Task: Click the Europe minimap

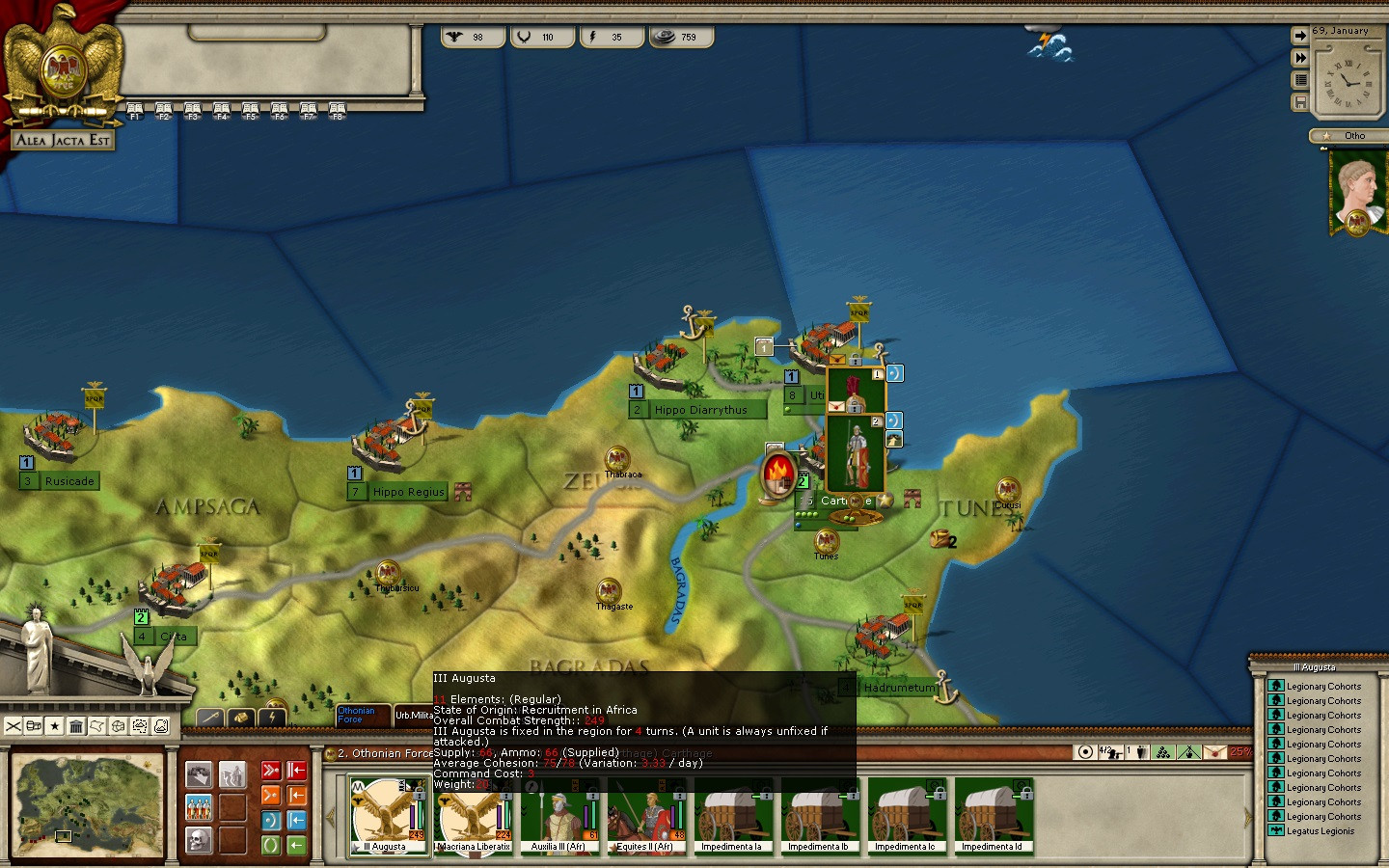Action: click(x=87, y=804)
